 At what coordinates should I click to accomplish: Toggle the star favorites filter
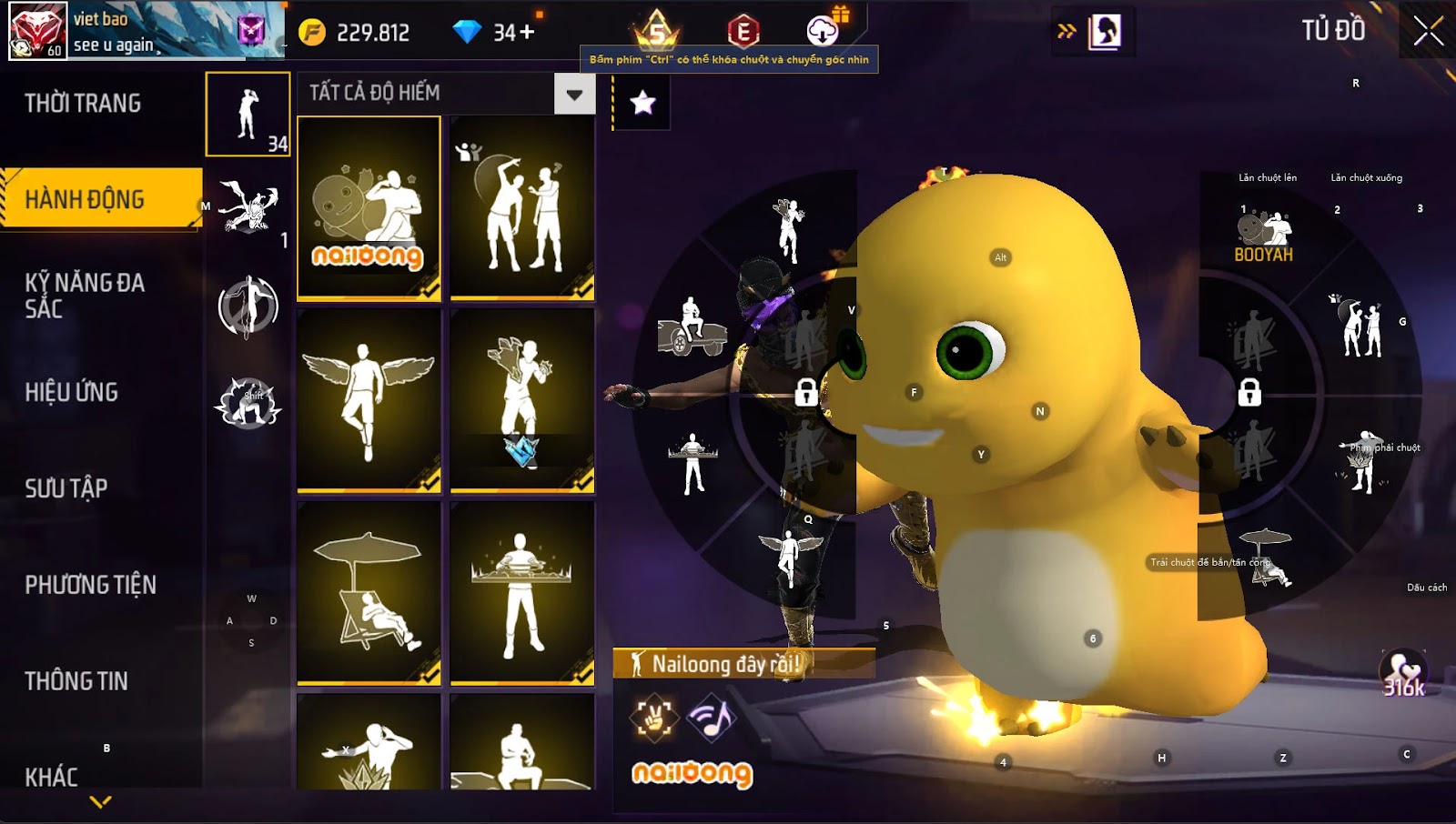point(642,103)
